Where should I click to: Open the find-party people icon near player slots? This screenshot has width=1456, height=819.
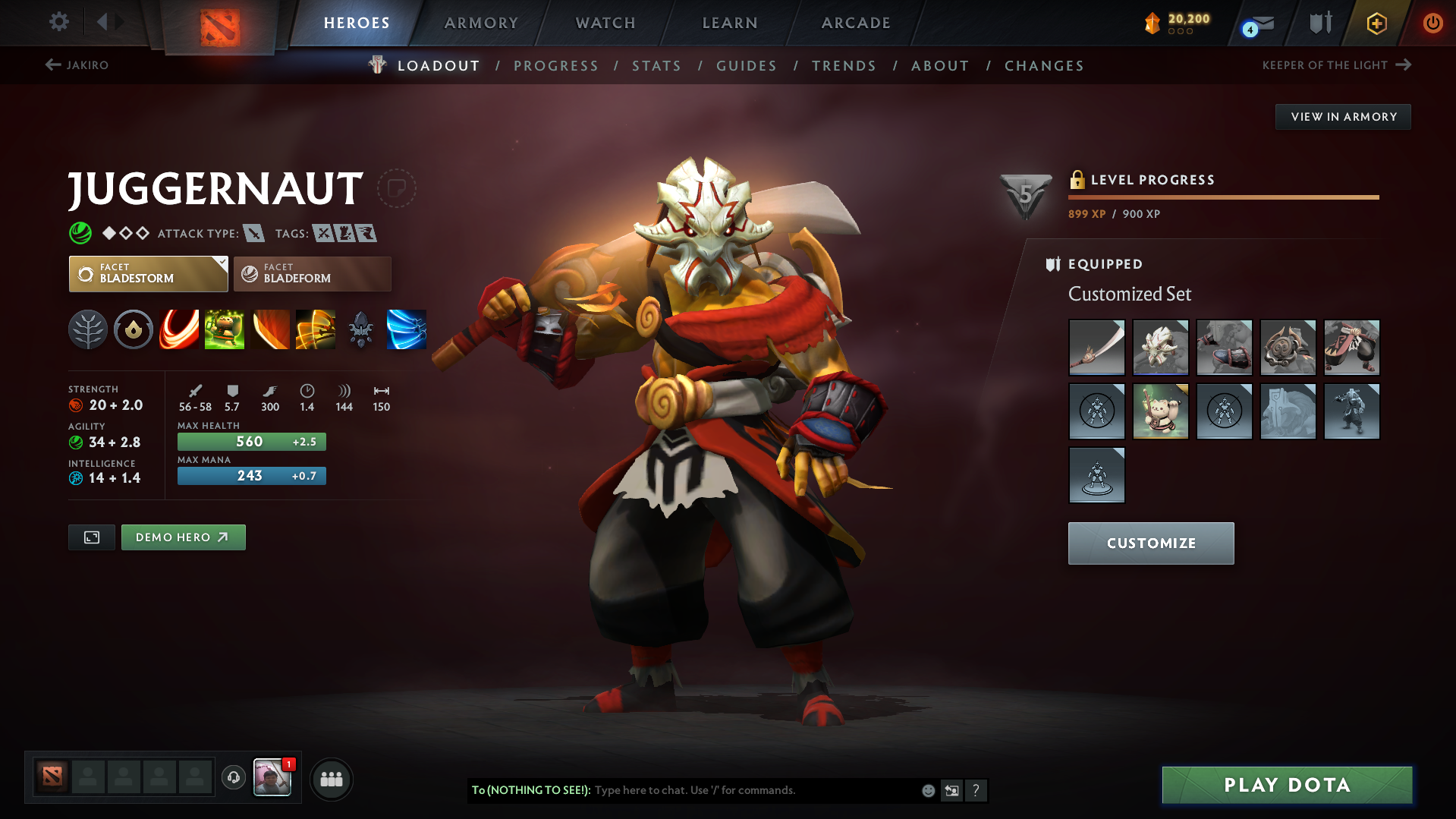pos(331,779)
